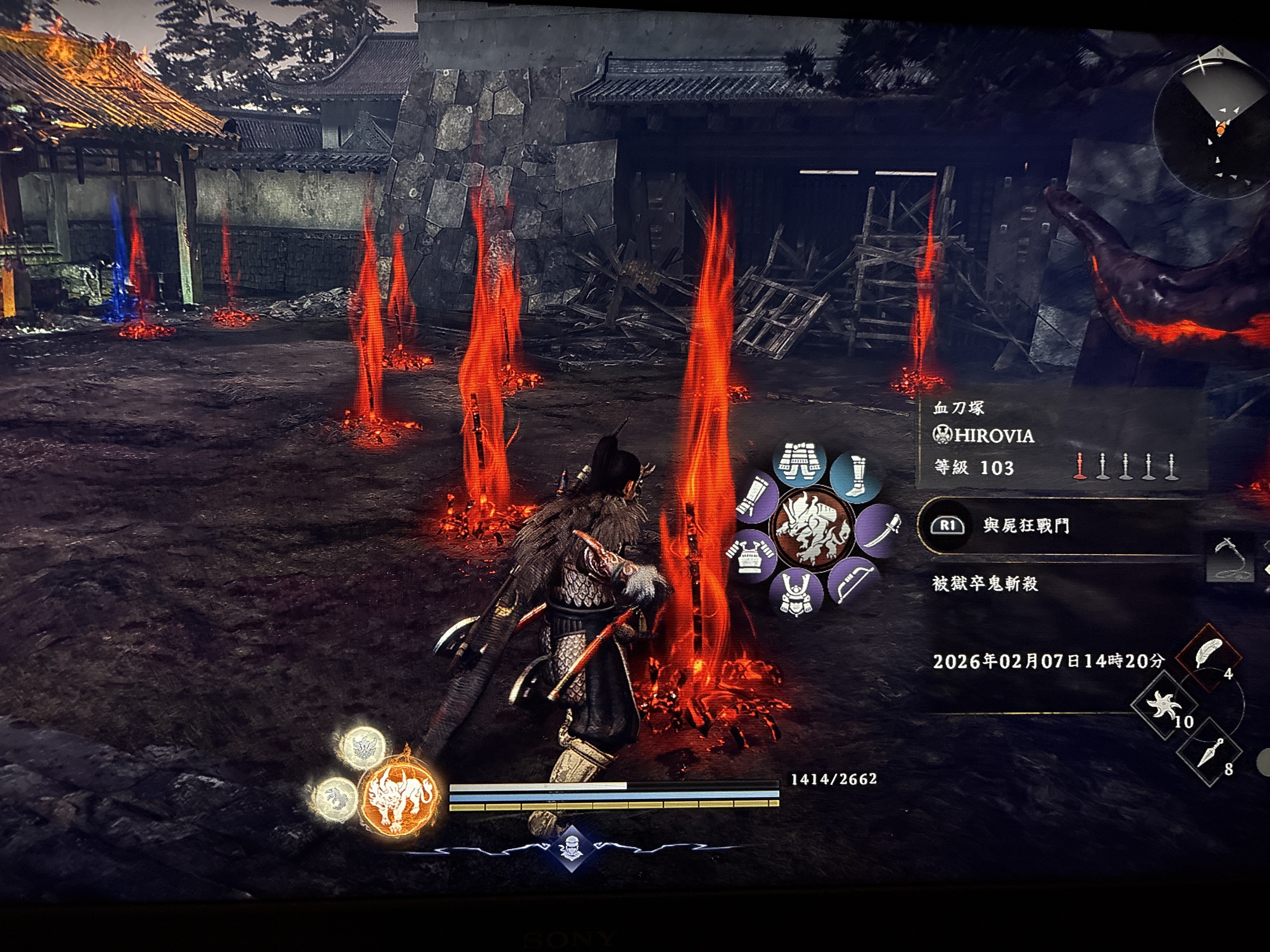The height and width of the screenshot is (952, 1270).
Task: Click the HIROVIA bloody grave name
Action: tap(993, 435)
